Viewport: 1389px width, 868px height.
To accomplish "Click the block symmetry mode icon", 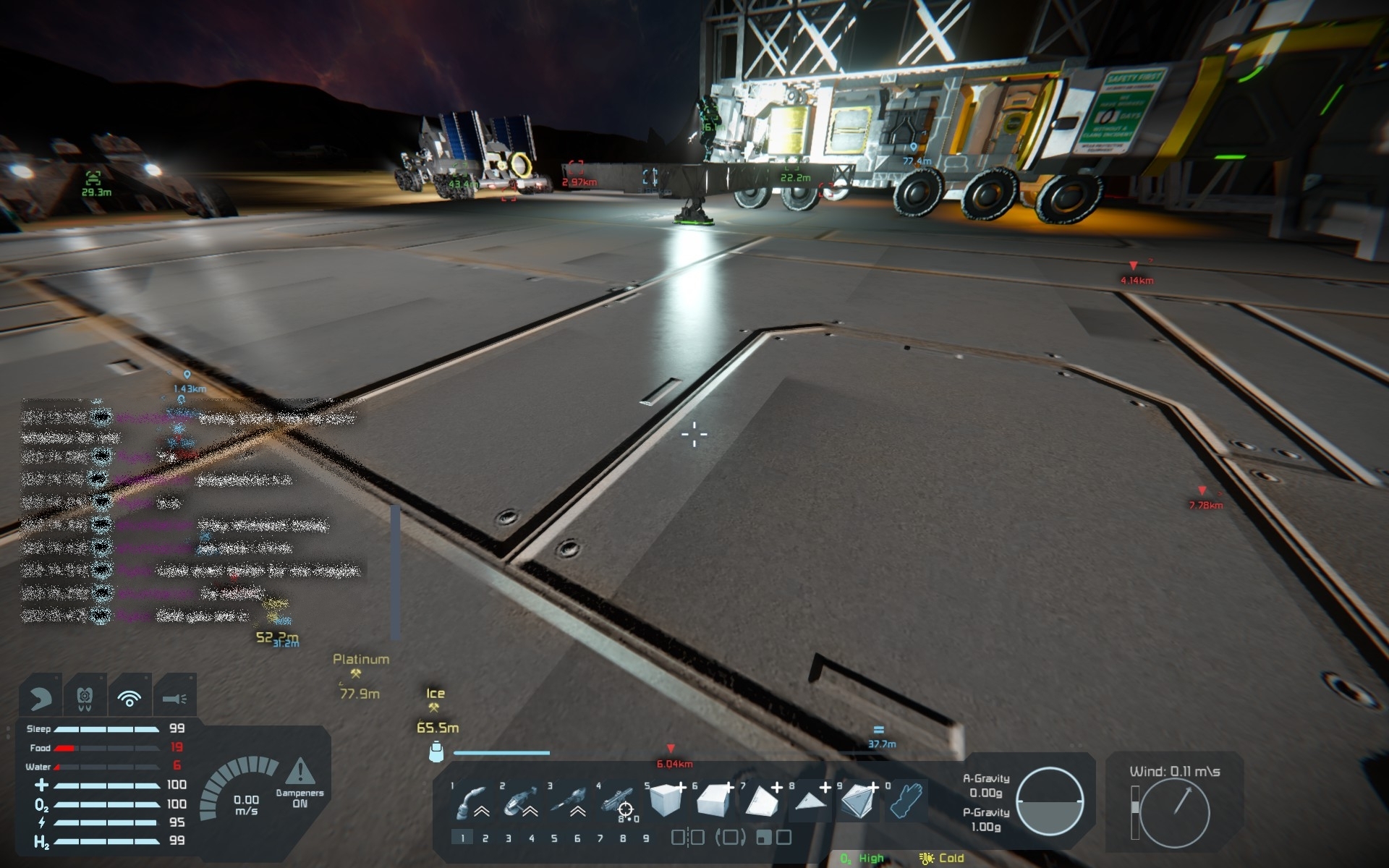I will (x=687, y=838).
